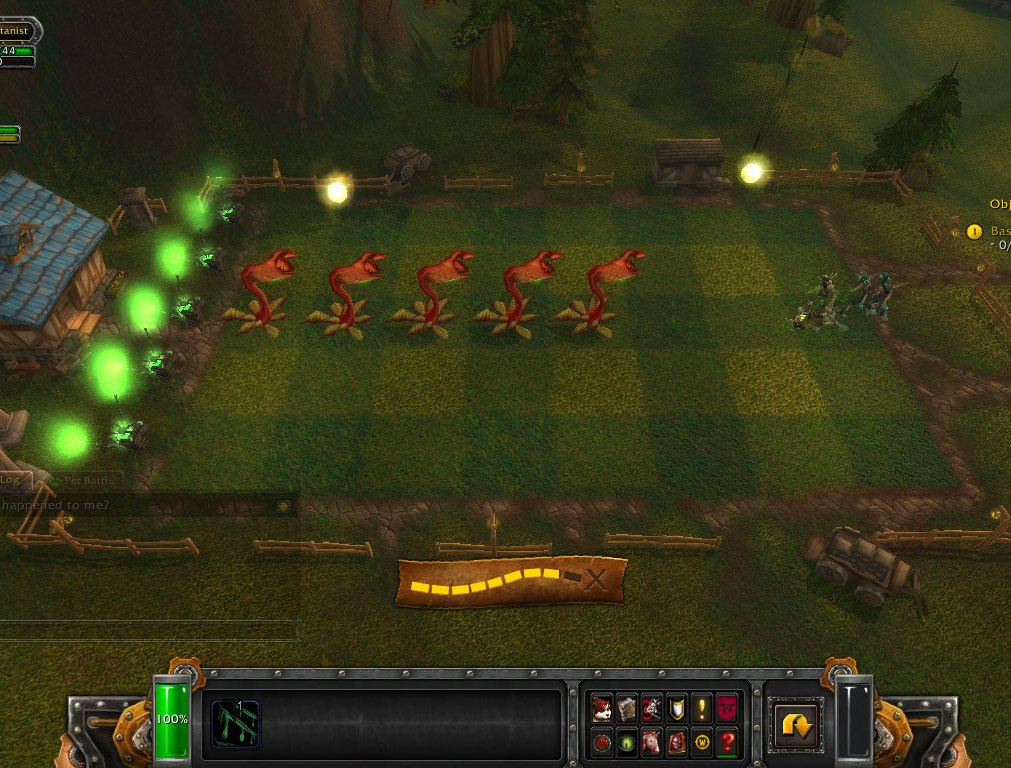Screen dimensions: 1011x768
Task: Activate the green dripping slime ability
Action: click(236, 723)
